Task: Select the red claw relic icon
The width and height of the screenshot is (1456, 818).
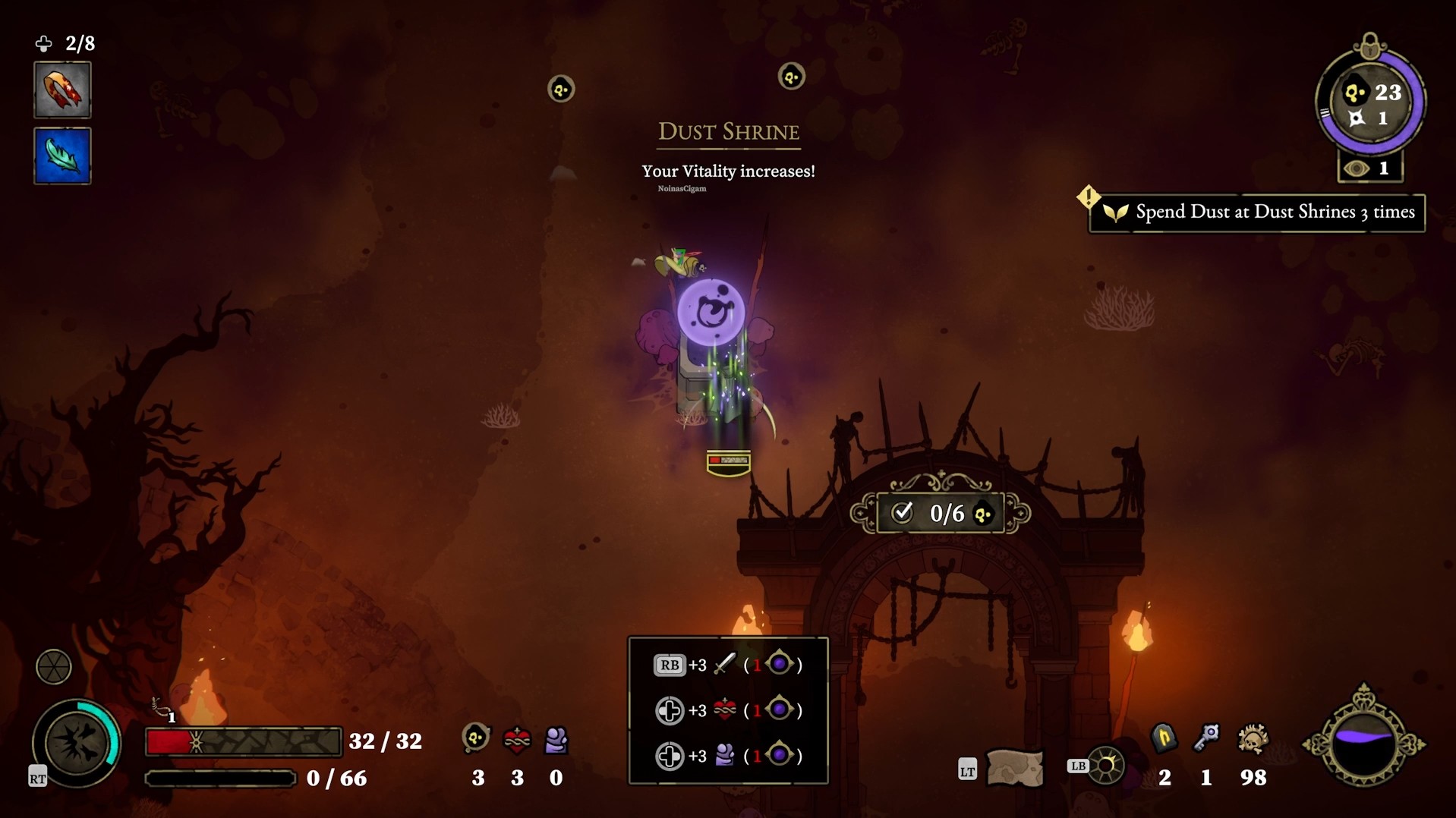Action: pyautogui.click(x=62, y=90)
